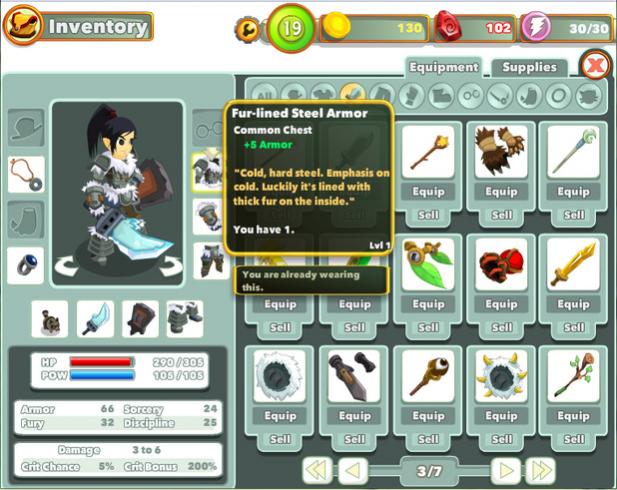Show all items with the All filter
Viewport: 617px width, 490px height.
point(260,96)
